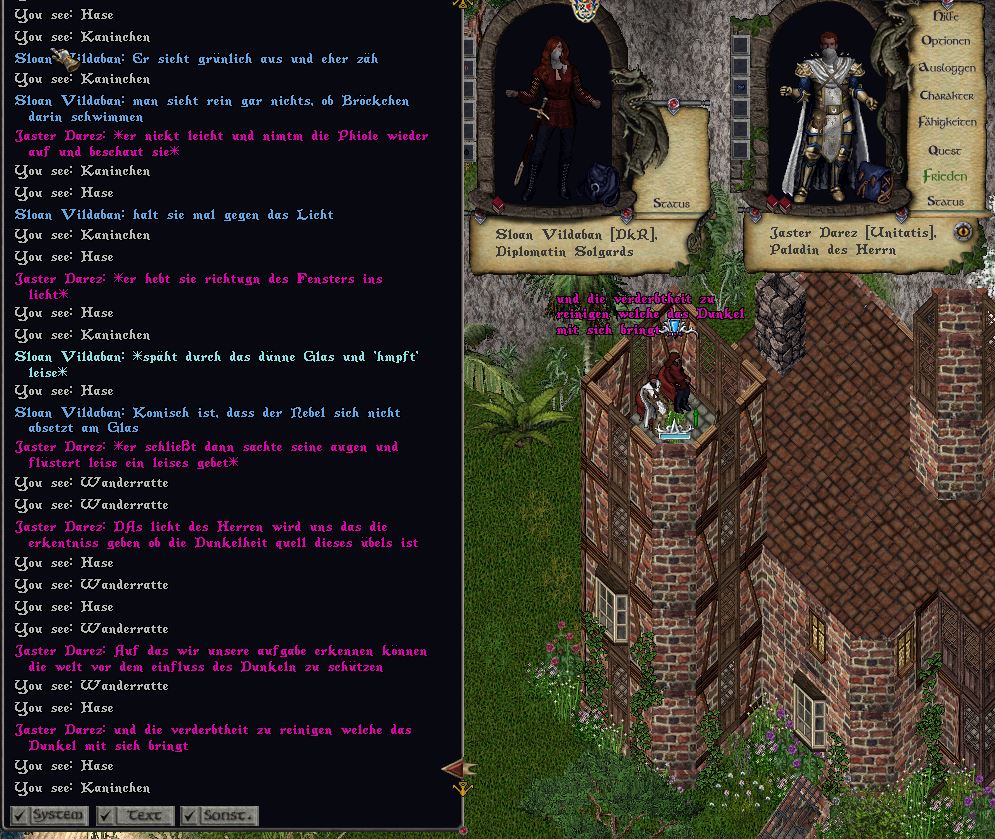Open the Optionen settings
995x839 pixels.
945,42
